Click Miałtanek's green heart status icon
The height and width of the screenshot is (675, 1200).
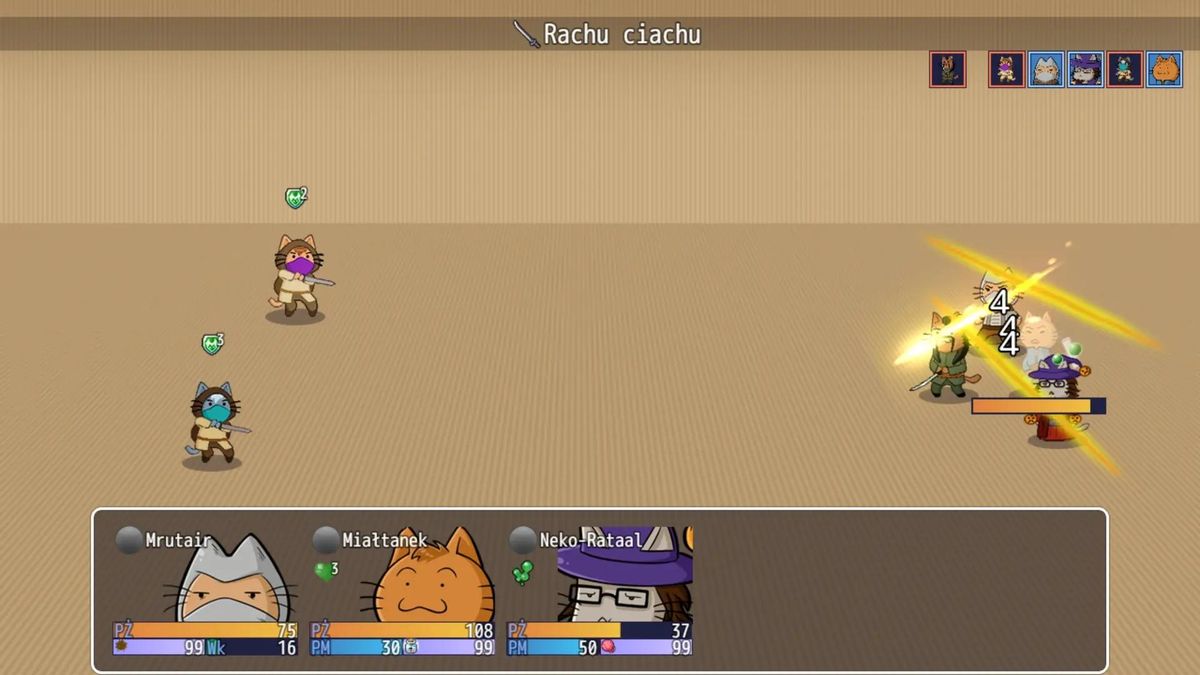[x=324, y=571]
